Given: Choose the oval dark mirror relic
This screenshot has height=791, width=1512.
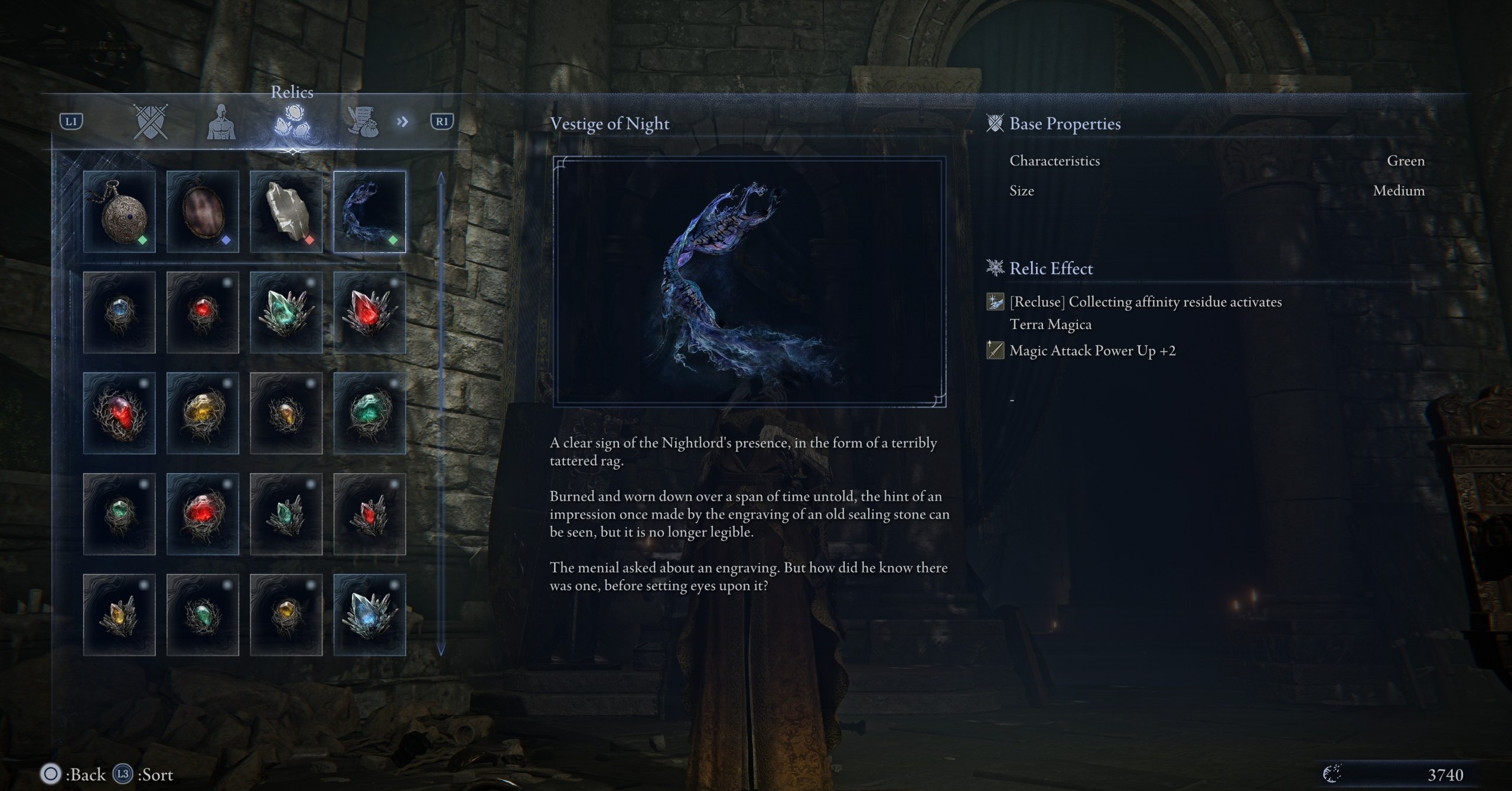Looking at the screenshot, I should 203,212.
